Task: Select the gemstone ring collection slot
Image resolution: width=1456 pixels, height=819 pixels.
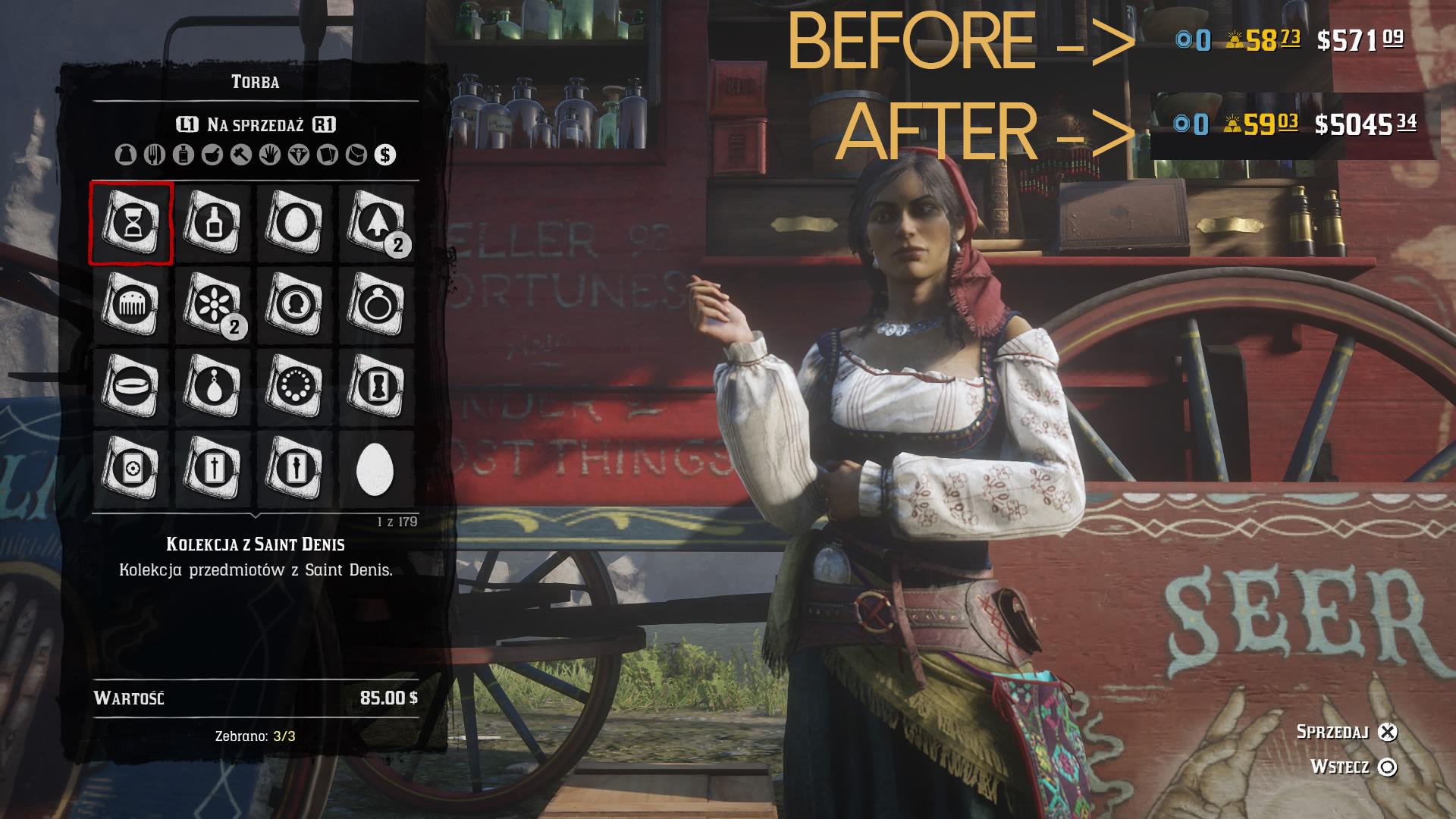Action: 375,305
